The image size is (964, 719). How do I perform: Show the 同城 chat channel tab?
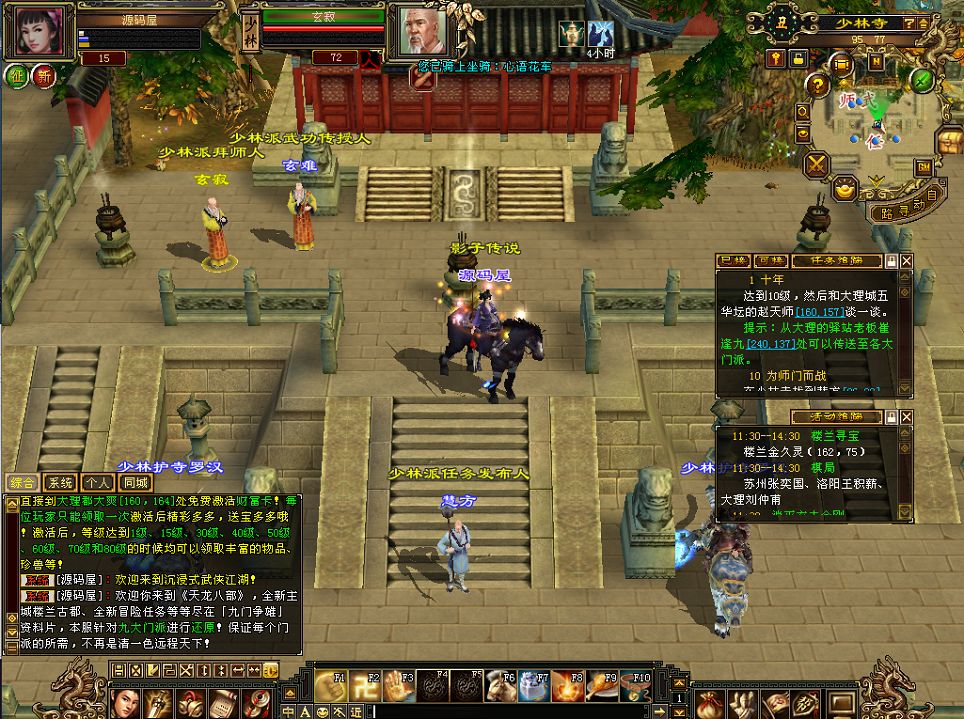133,482
